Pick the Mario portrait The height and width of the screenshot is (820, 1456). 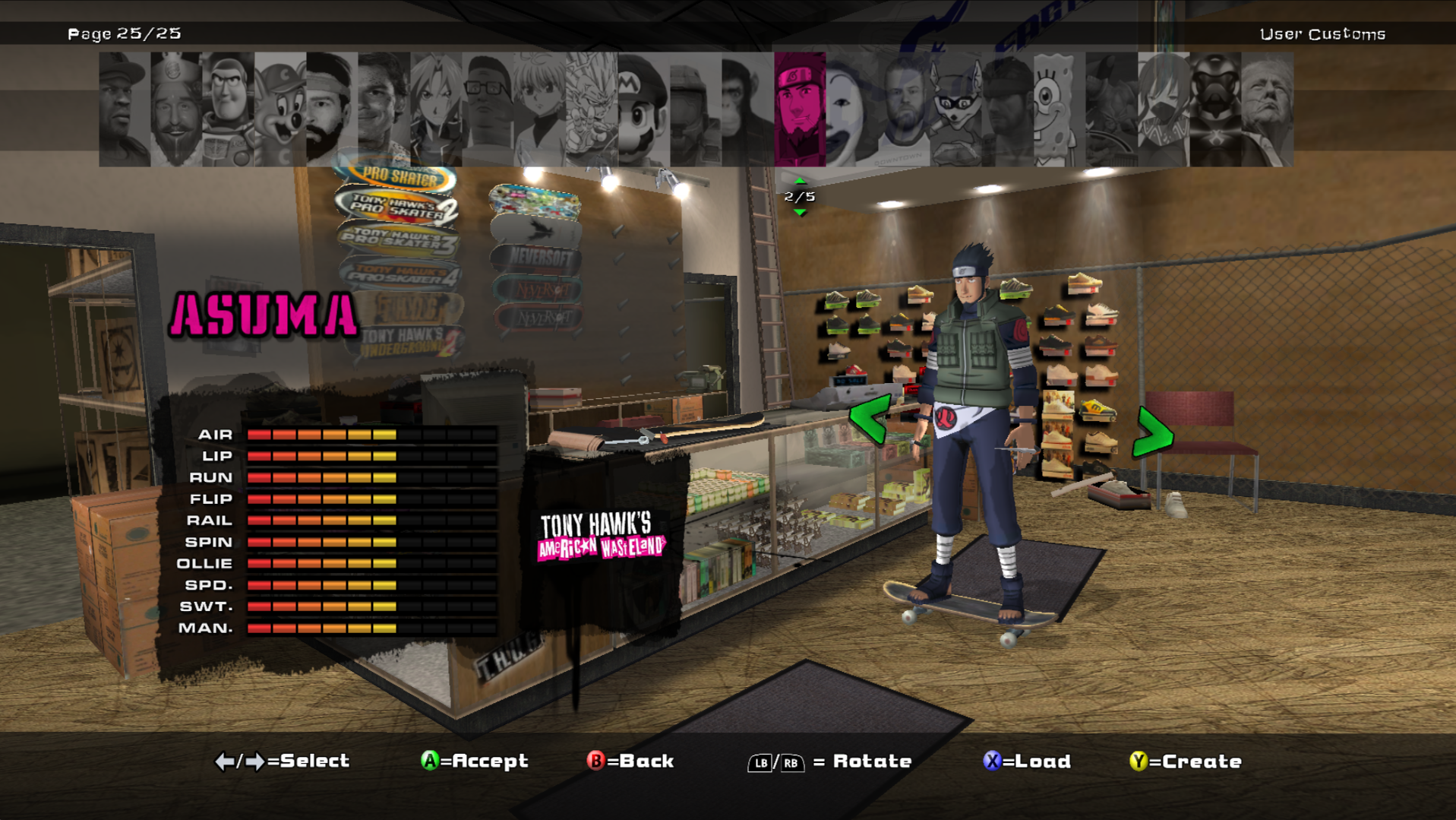tap(643, 109)
